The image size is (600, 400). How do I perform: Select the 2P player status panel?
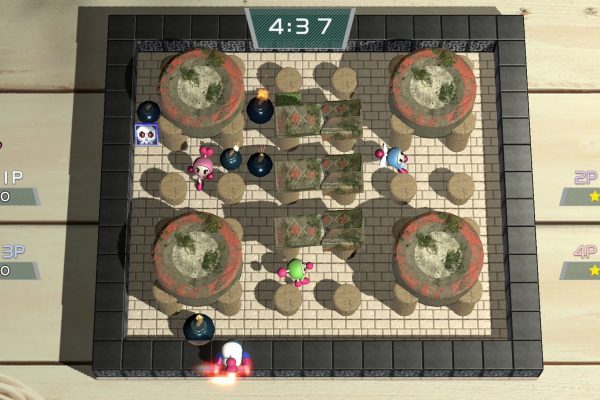(581, 187)
